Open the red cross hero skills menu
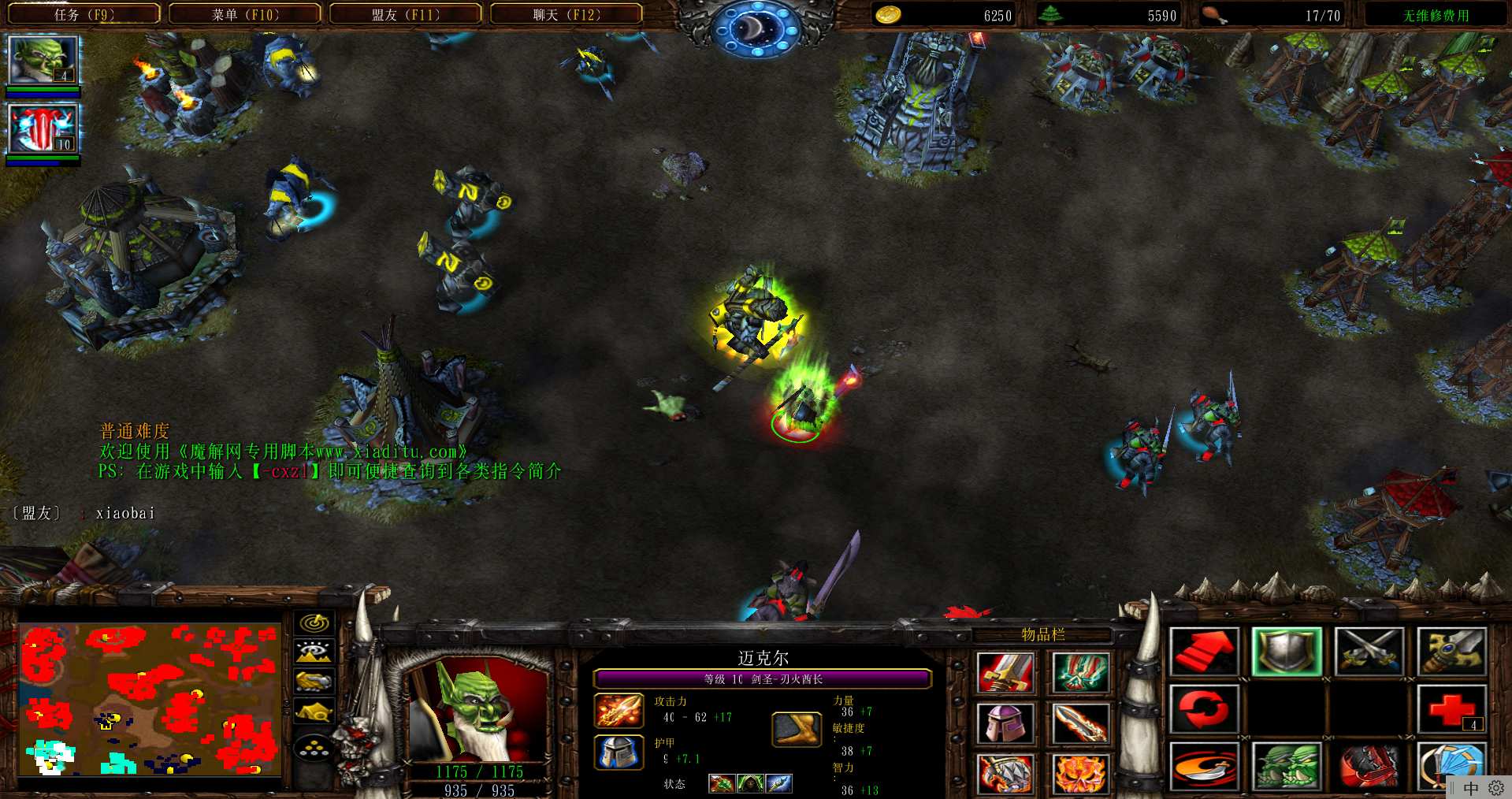The image size is (1512, 799). [1451, 708]
